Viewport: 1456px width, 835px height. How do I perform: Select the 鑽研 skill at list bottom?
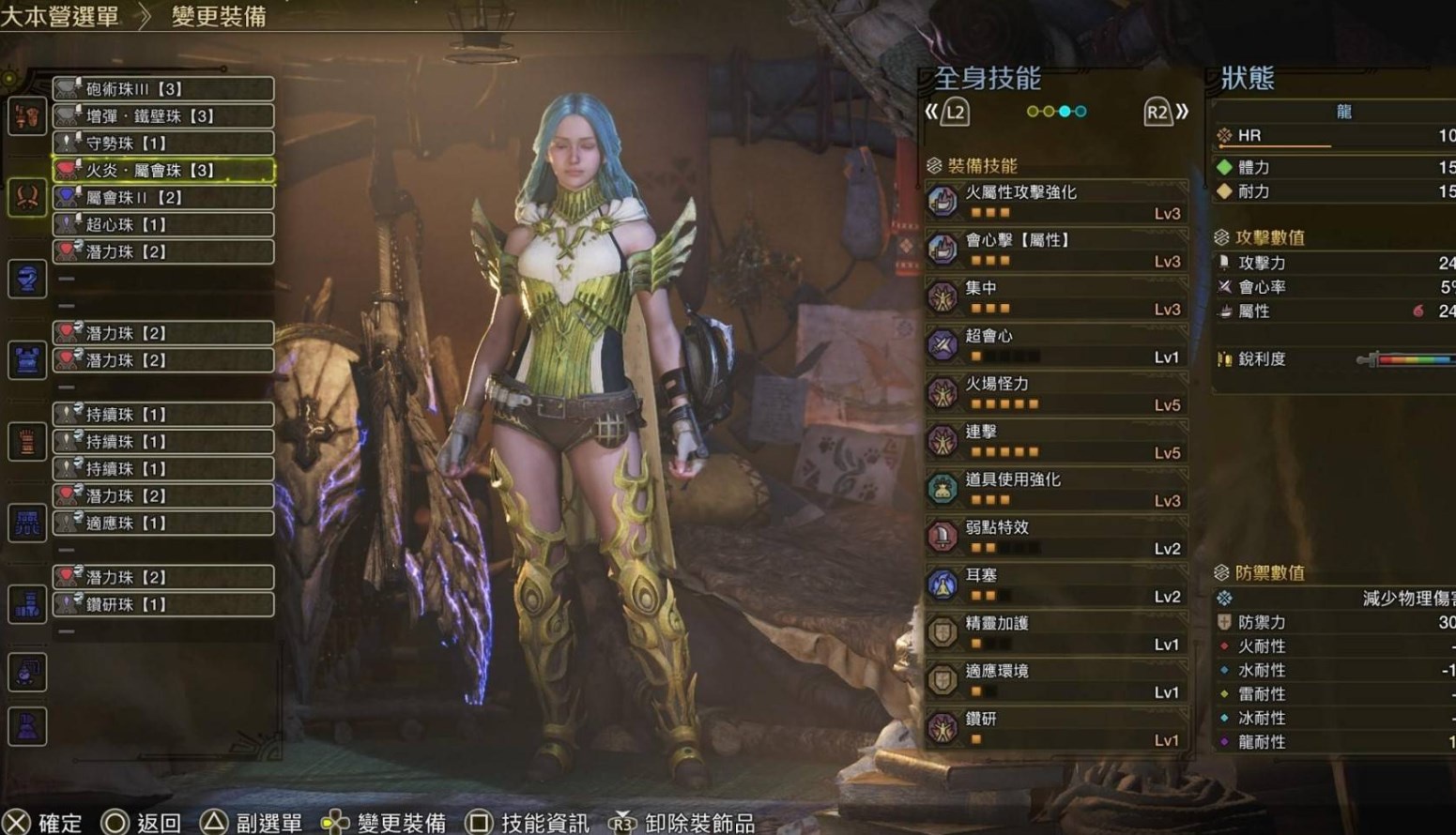1057,727
